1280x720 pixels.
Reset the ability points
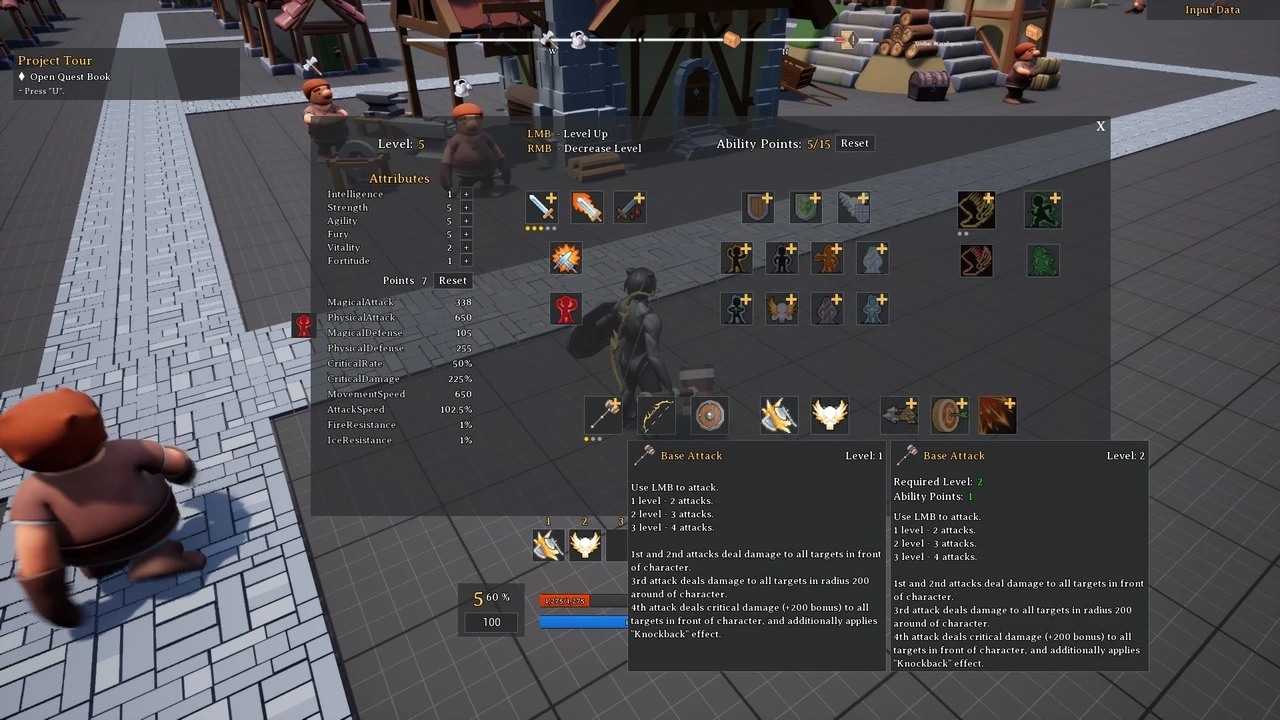point(854,144)
